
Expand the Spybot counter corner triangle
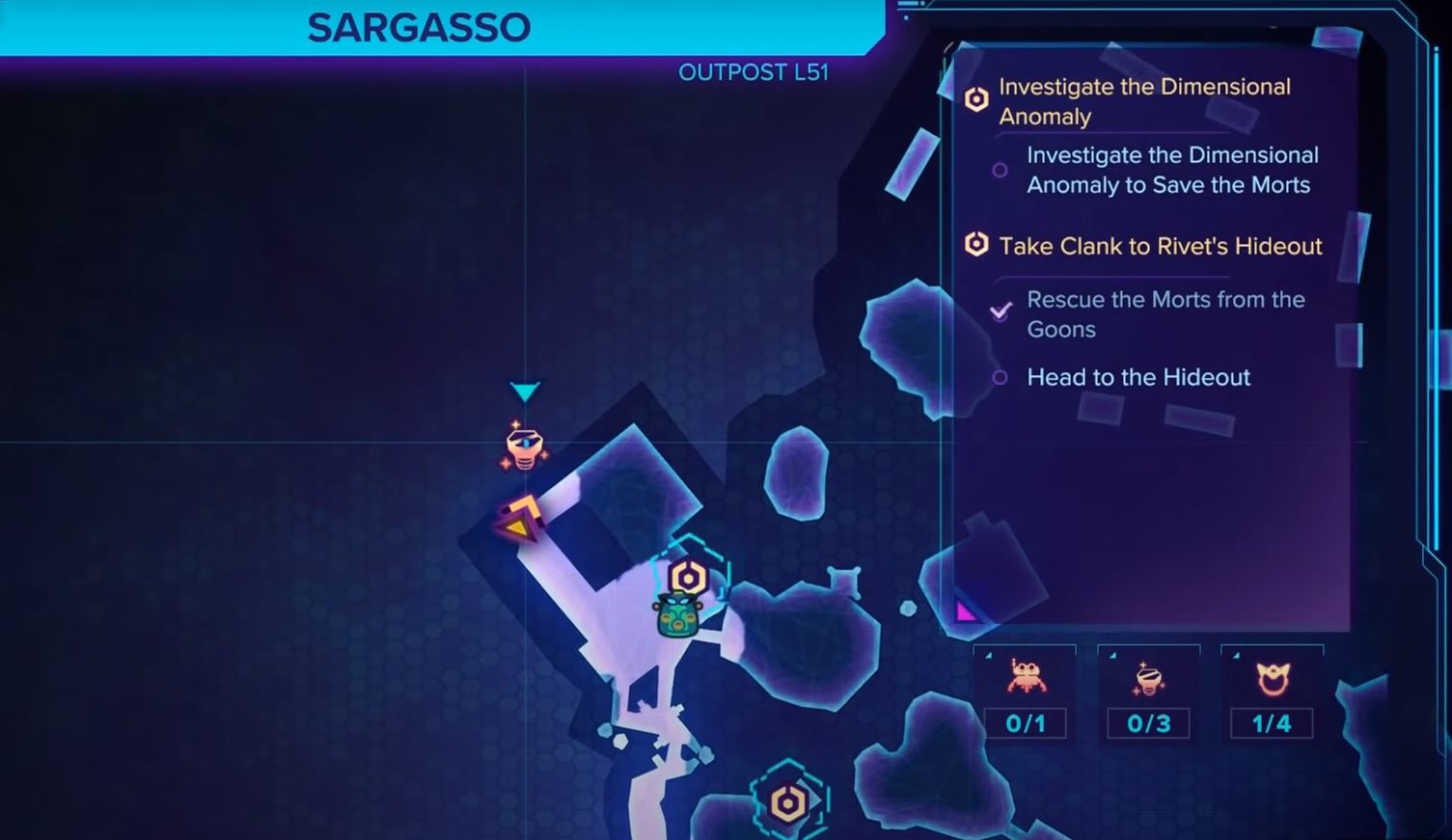point(1111,654)
